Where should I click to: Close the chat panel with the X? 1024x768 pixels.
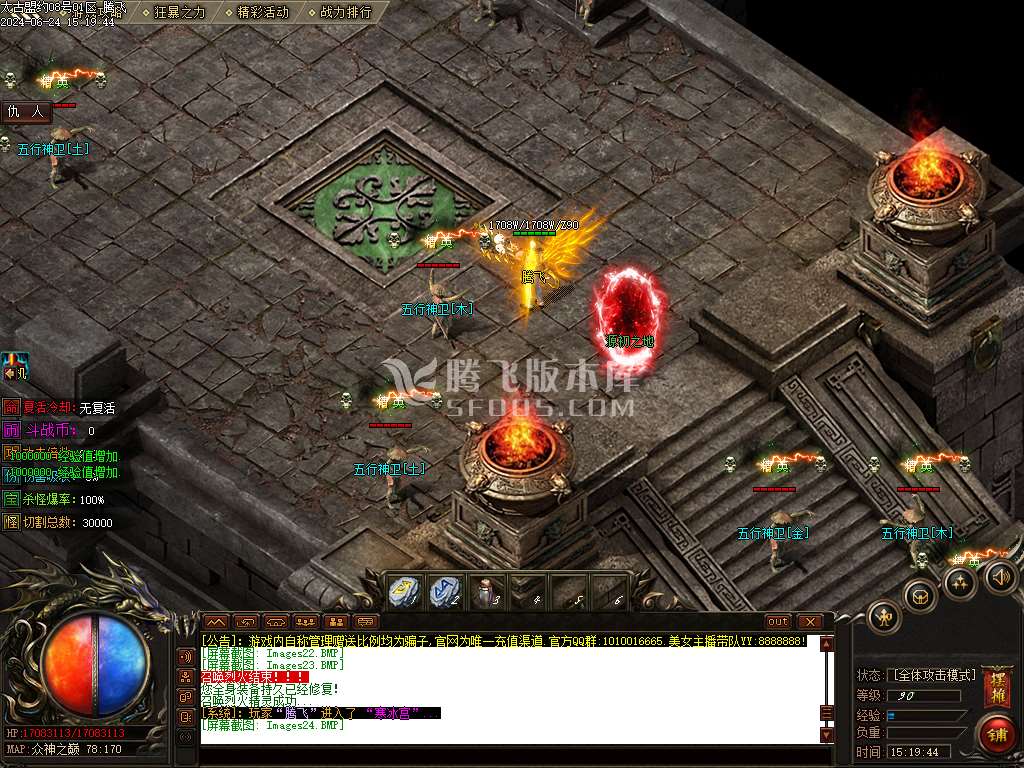coord(809,622)
